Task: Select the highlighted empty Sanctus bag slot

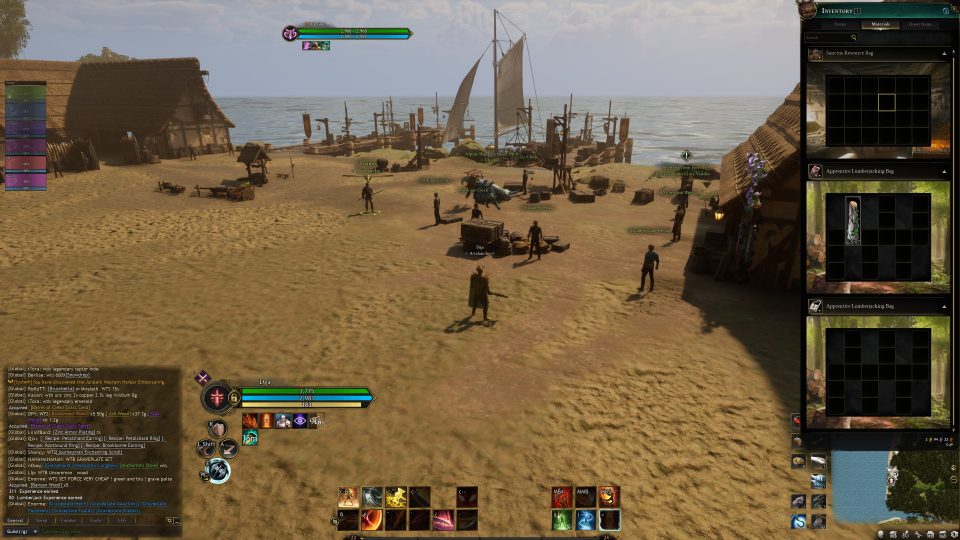Action: pyautogui.click(x=885, y=101)
